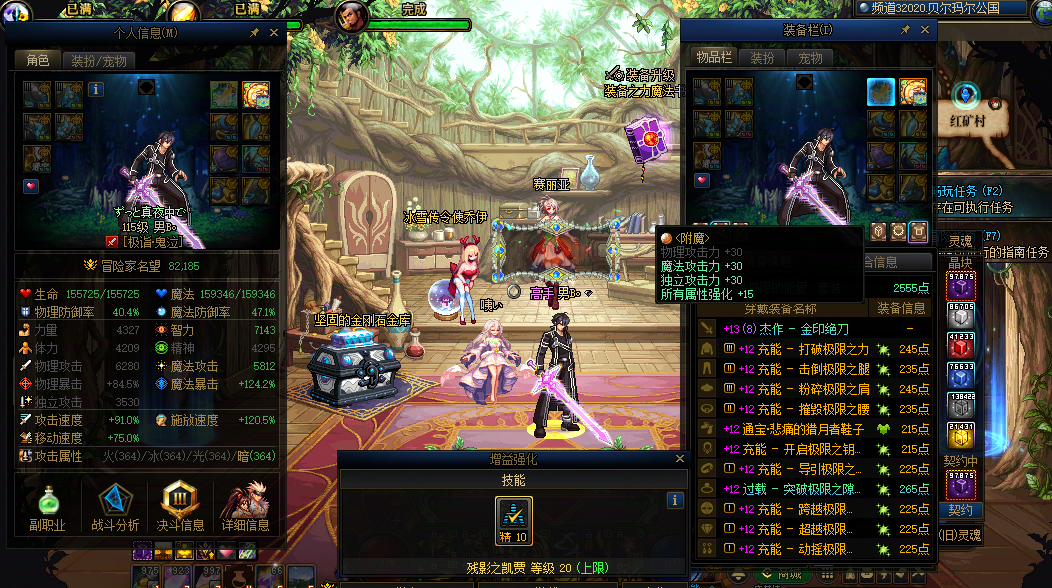This screenshot has height=588, width=1052.
Task: Switch to the 装扮/宠物 tab
Action: (x=97, y=60)
